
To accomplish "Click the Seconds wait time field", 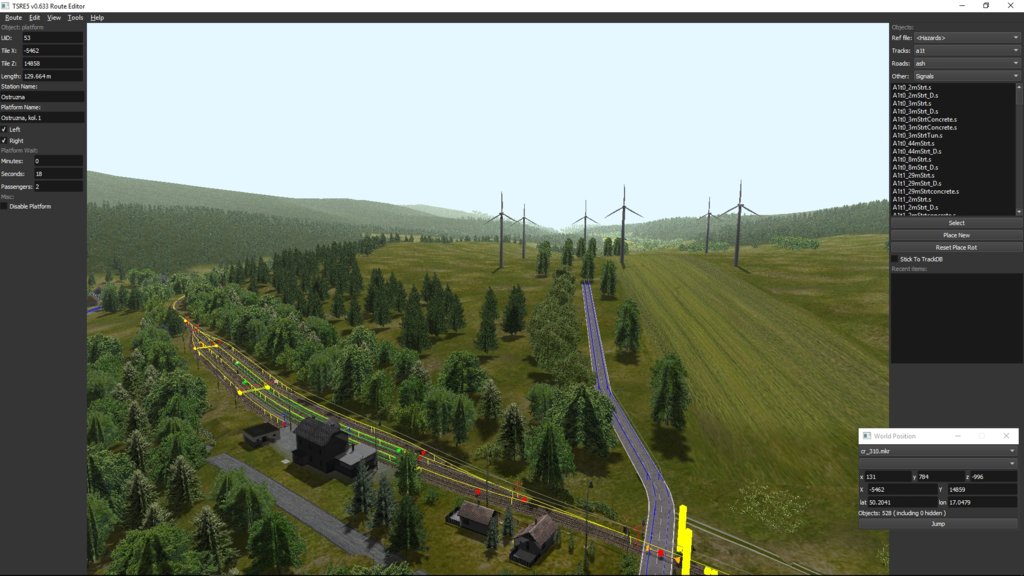I will coord(58,173).
